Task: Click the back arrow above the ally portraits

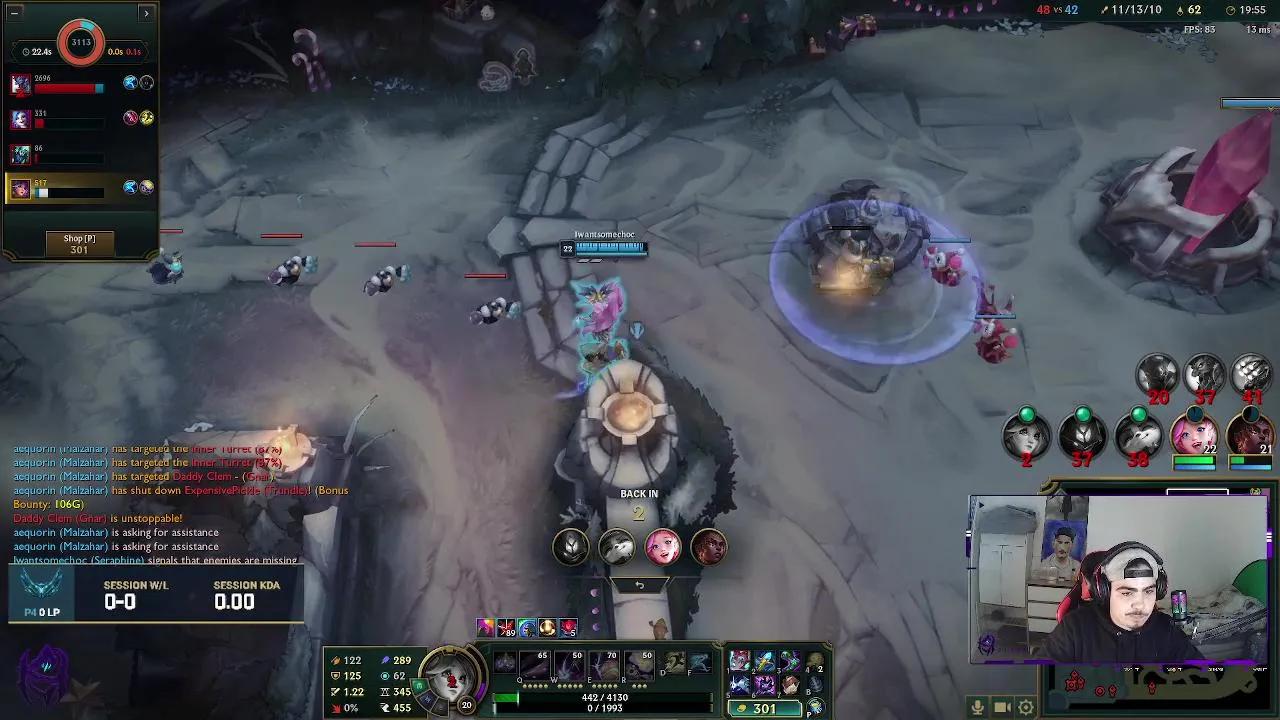Action: (640, 585)
